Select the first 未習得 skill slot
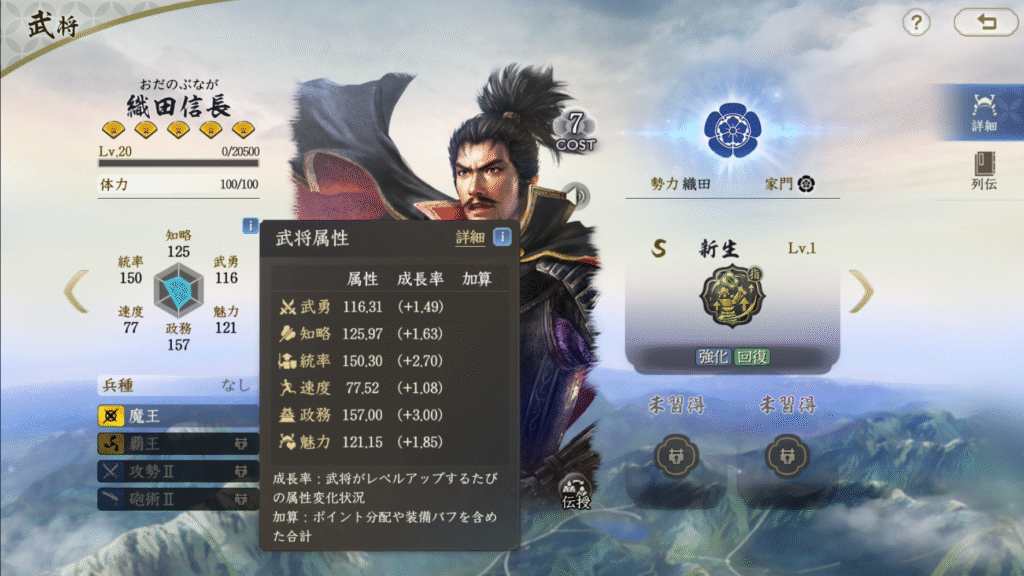This screenshot has height=576, width=1024. click(x=675, y=457)
